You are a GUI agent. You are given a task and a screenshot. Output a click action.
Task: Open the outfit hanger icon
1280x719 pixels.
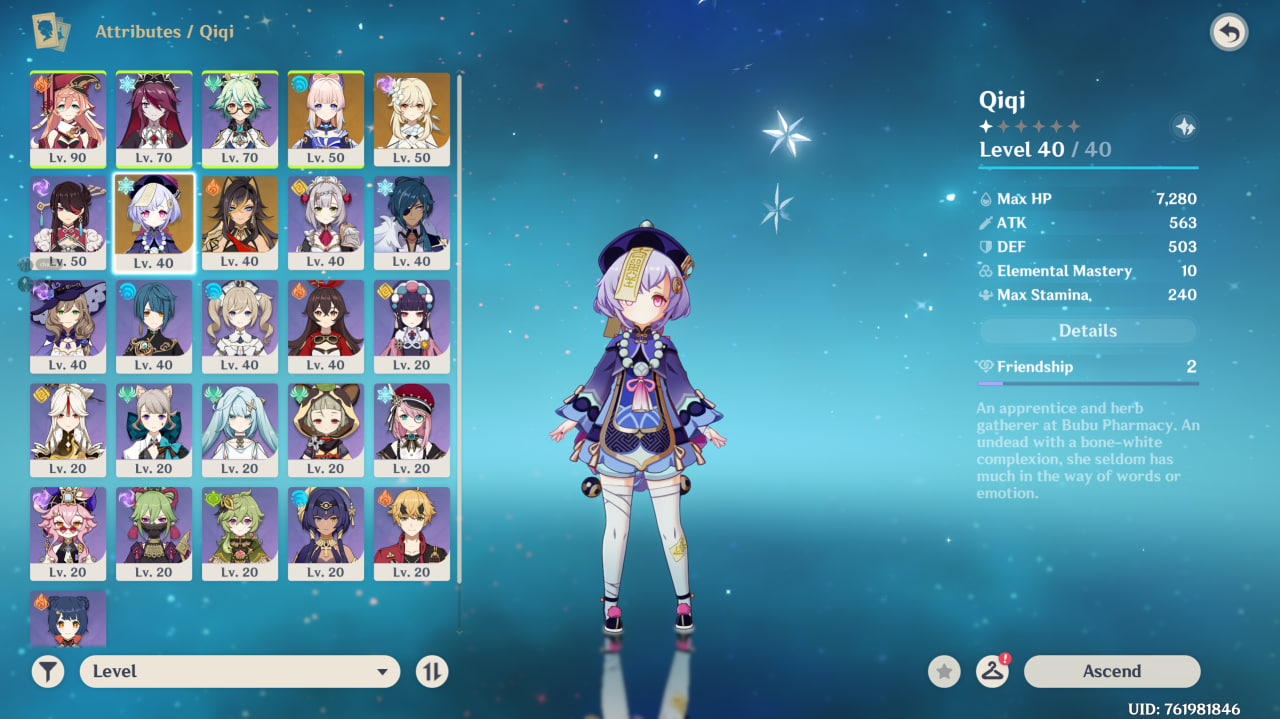(992, 671)
